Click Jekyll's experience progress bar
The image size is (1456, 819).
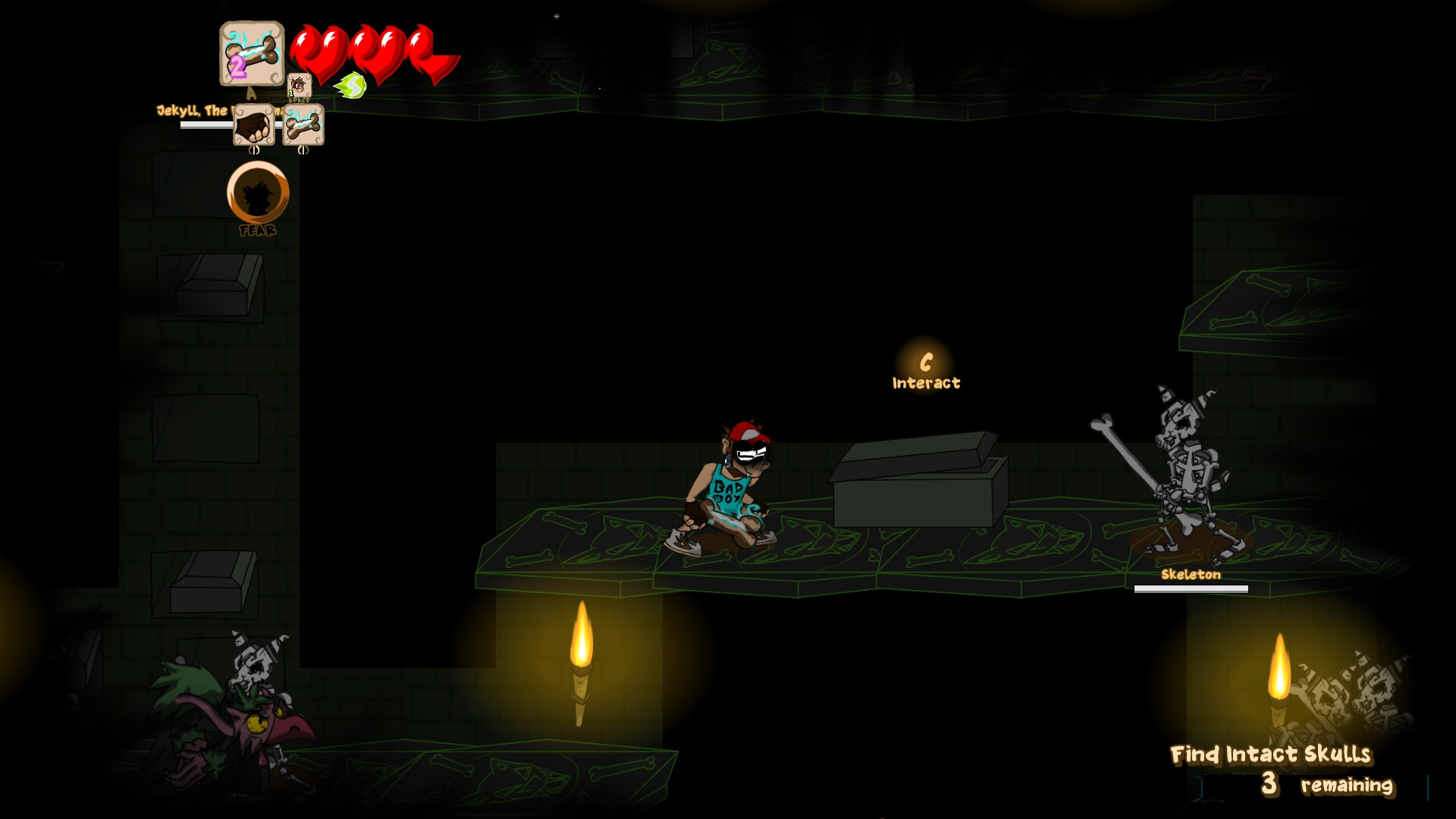tap(209, 124)
